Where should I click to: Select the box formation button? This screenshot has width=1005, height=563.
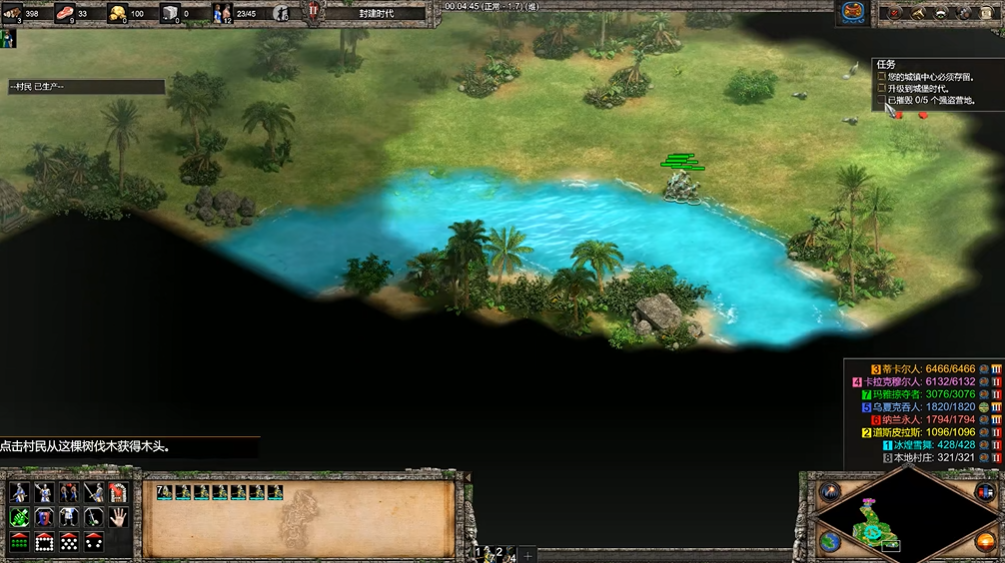[44, 543]
